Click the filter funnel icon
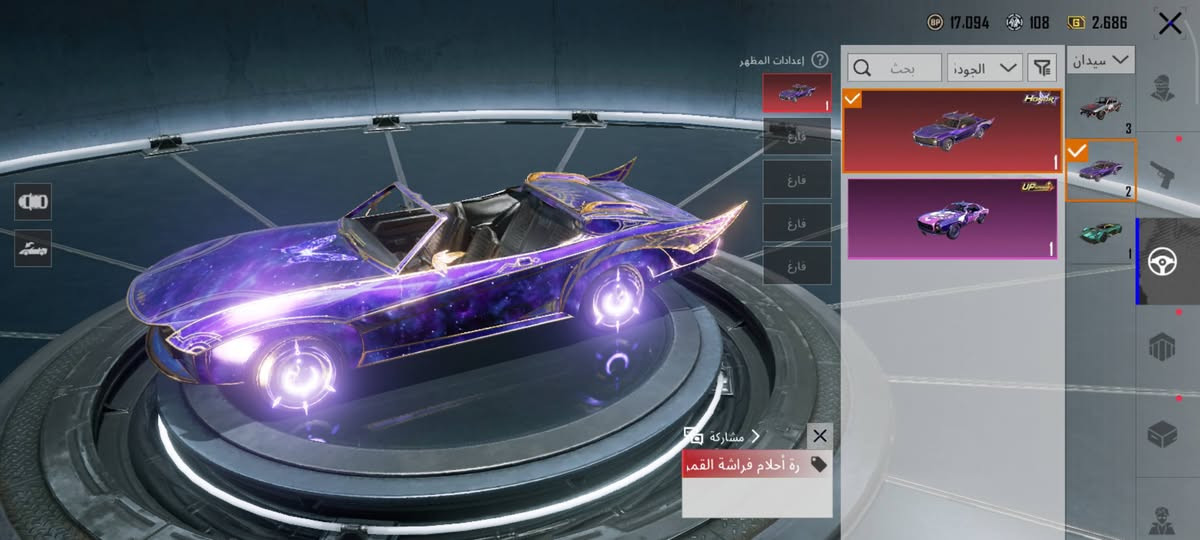The height and width of the screenshot is (540, 1200). [1042, 67]
